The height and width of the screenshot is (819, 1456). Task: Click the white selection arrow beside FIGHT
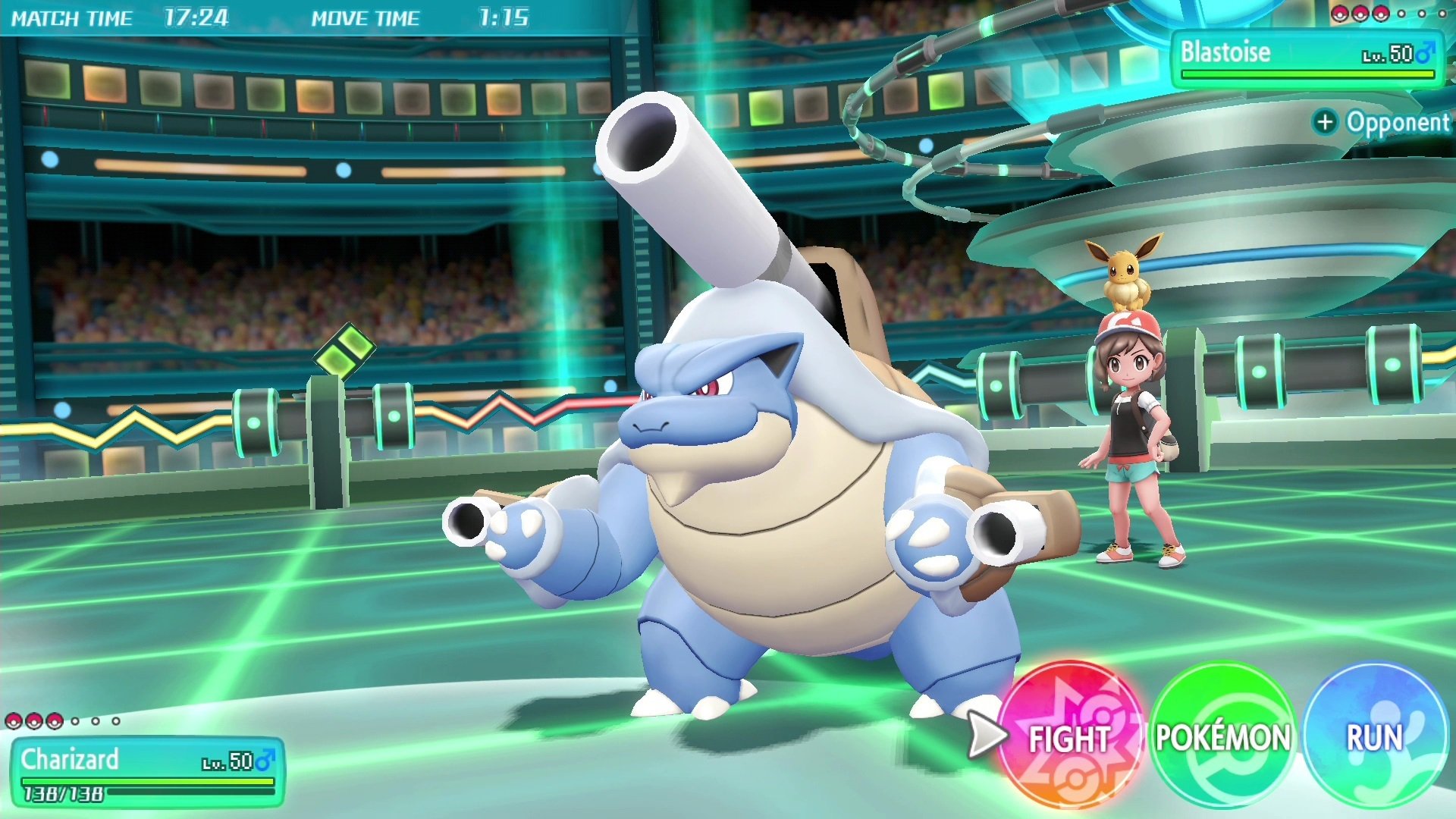986,734
